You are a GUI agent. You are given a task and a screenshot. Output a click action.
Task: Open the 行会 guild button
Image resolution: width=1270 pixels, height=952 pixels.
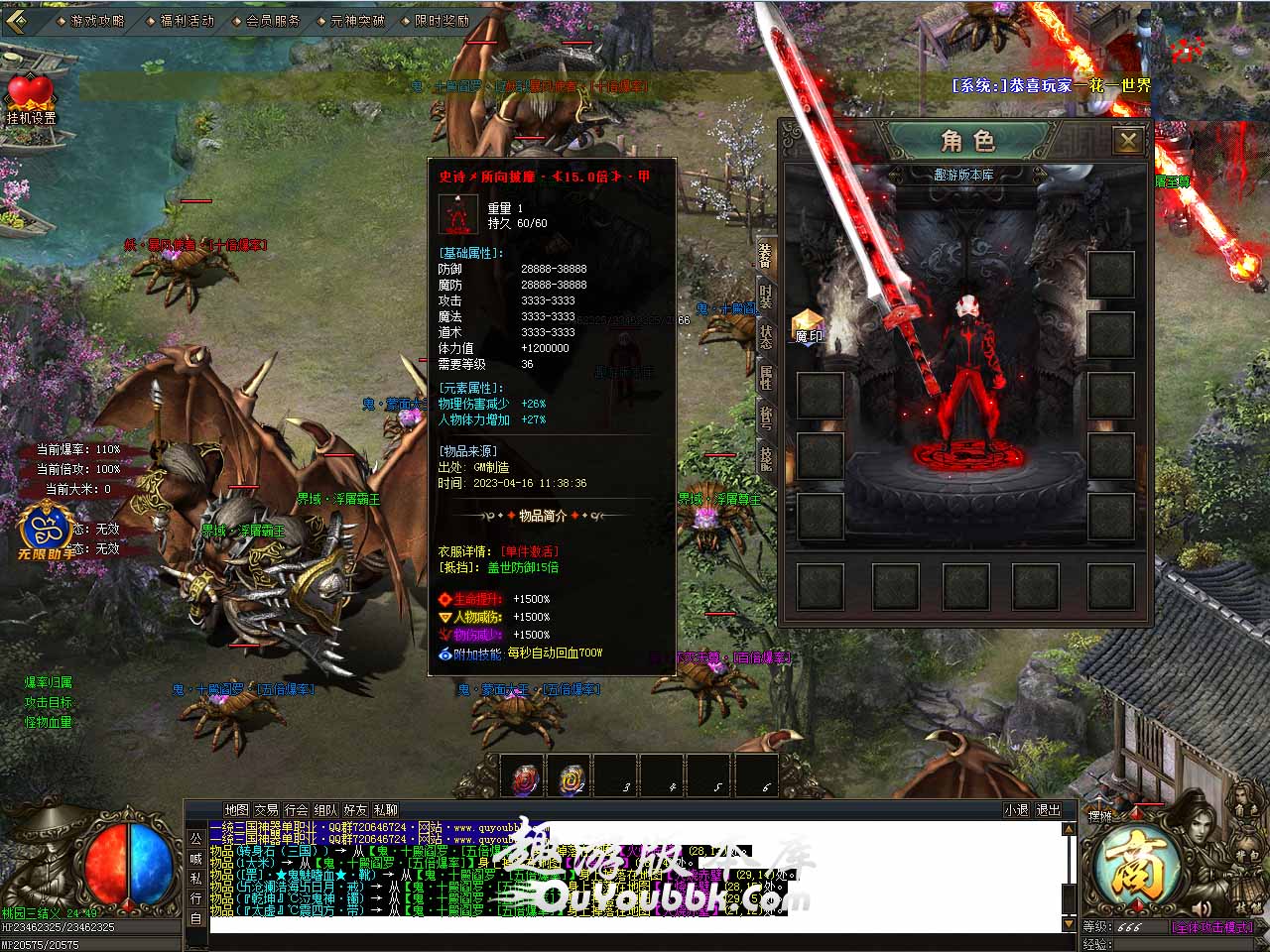(296, 810)
